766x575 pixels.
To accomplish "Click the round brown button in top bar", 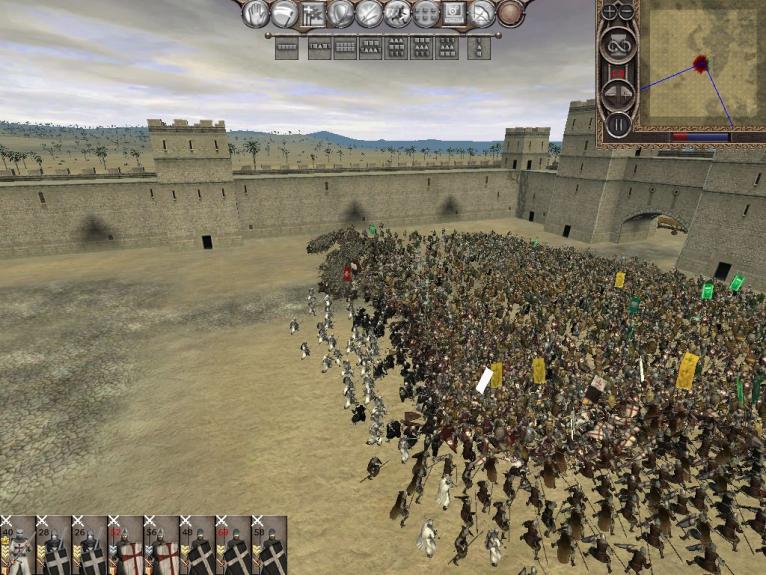I will 511,14.
